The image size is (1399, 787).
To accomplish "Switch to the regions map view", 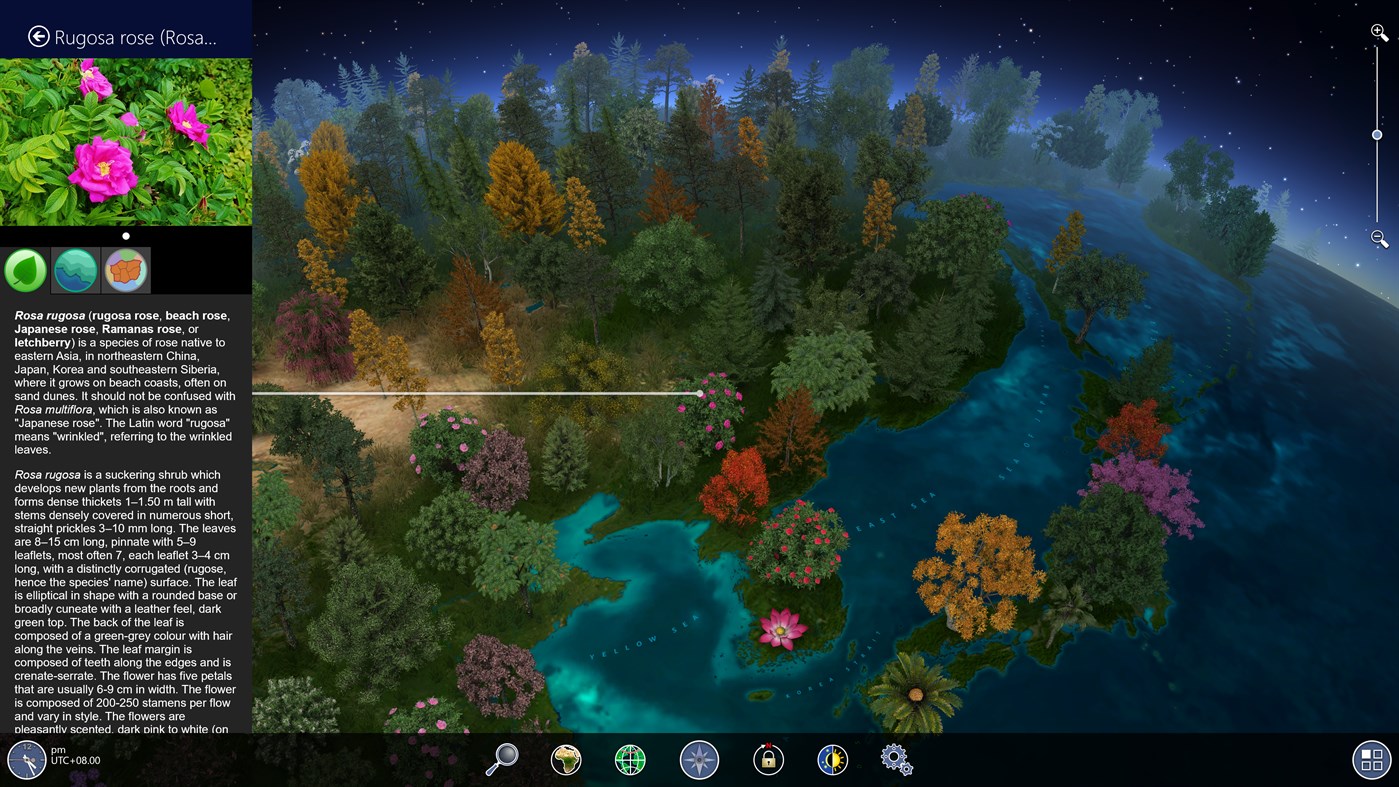I will point(125,269).
